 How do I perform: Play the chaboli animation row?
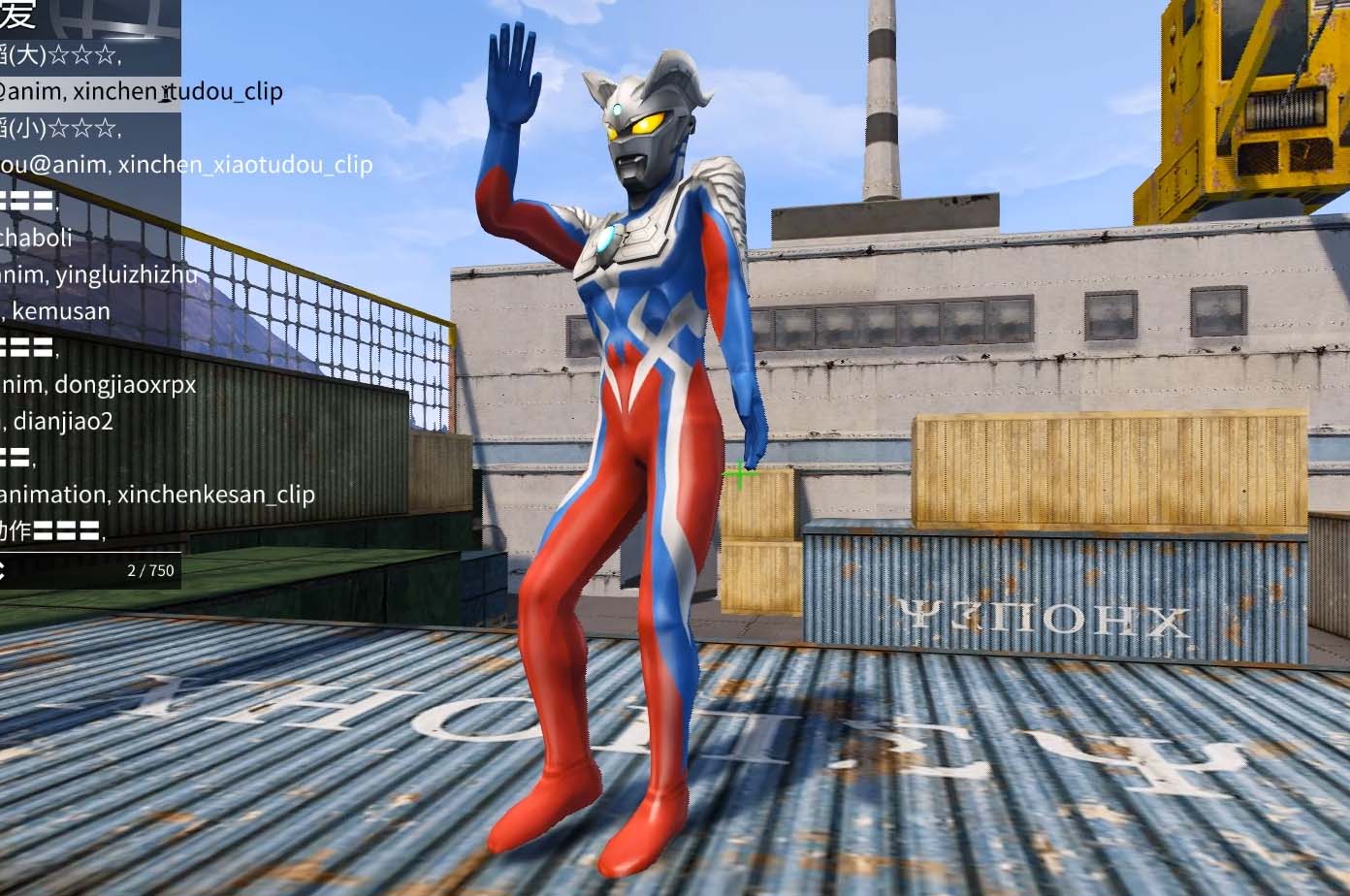tap(39, 238)
